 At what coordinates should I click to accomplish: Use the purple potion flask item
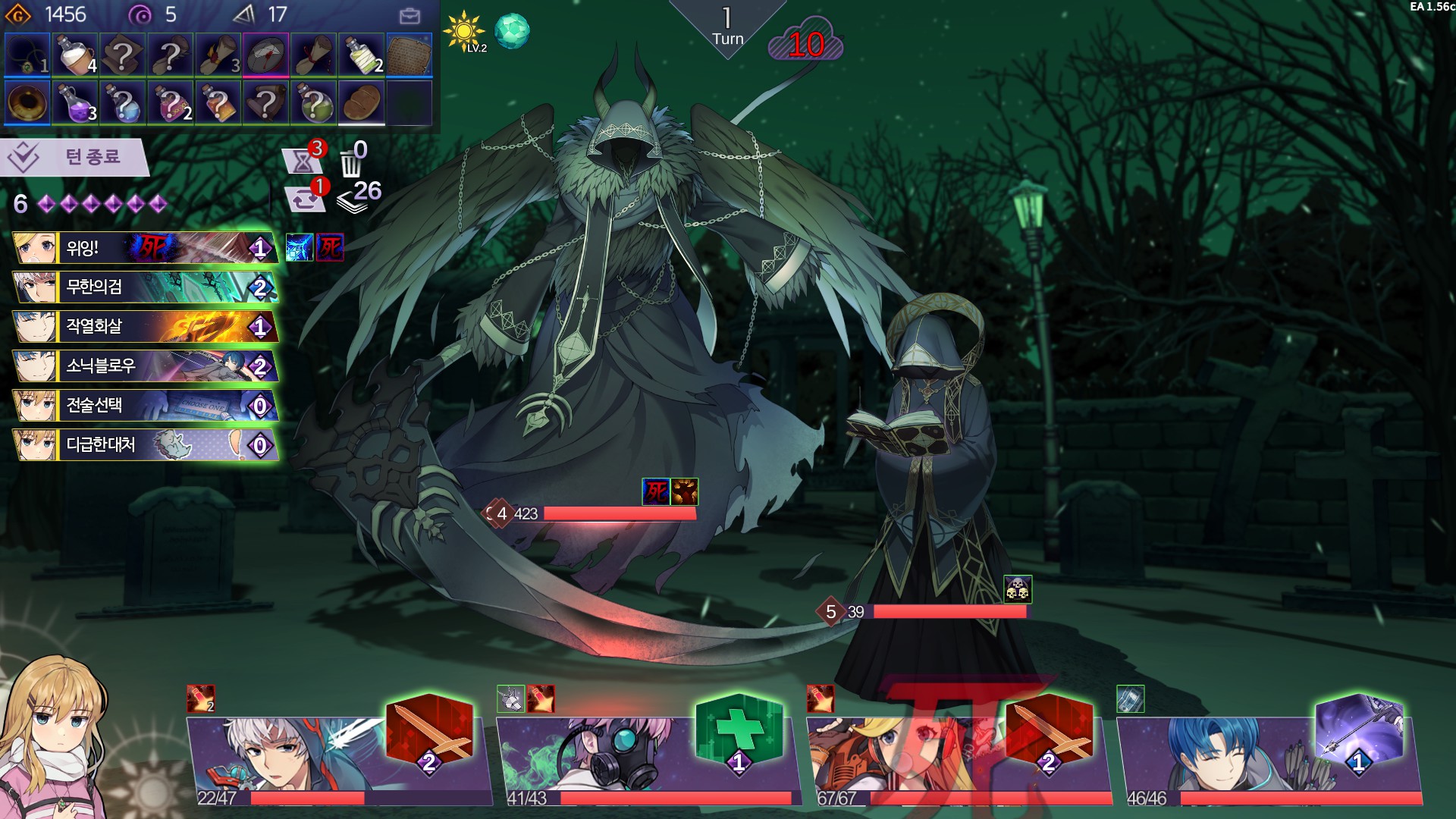[x=76, y=102]
